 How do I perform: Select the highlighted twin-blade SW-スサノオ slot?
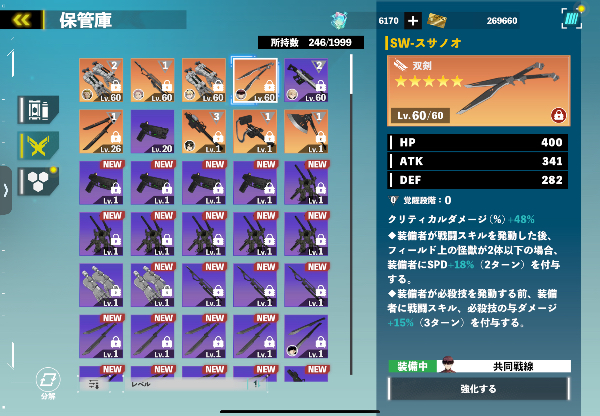pyautogui.click(x=255, y=80)
